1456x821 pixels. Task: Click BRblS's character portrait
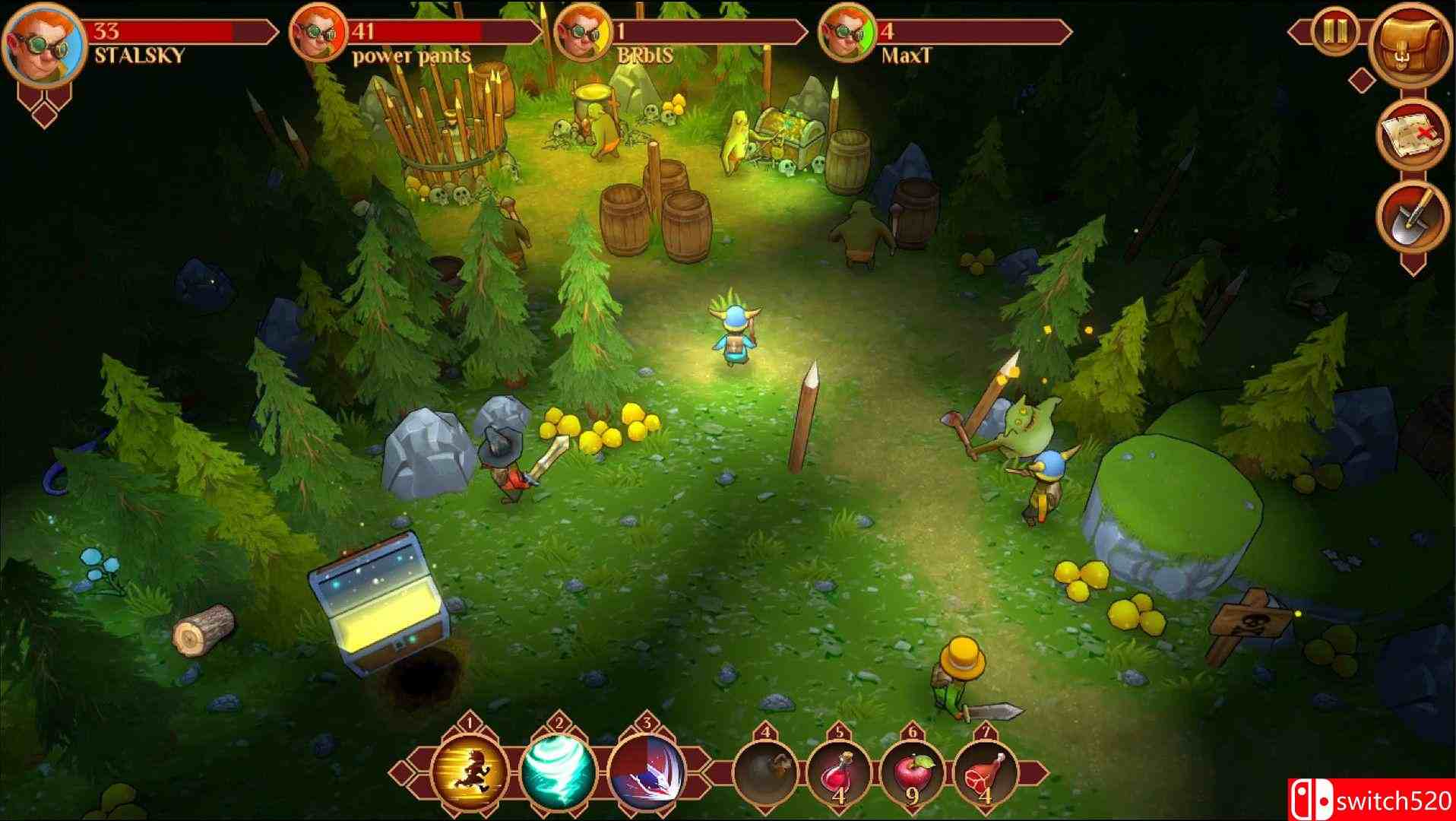(583, 32)
